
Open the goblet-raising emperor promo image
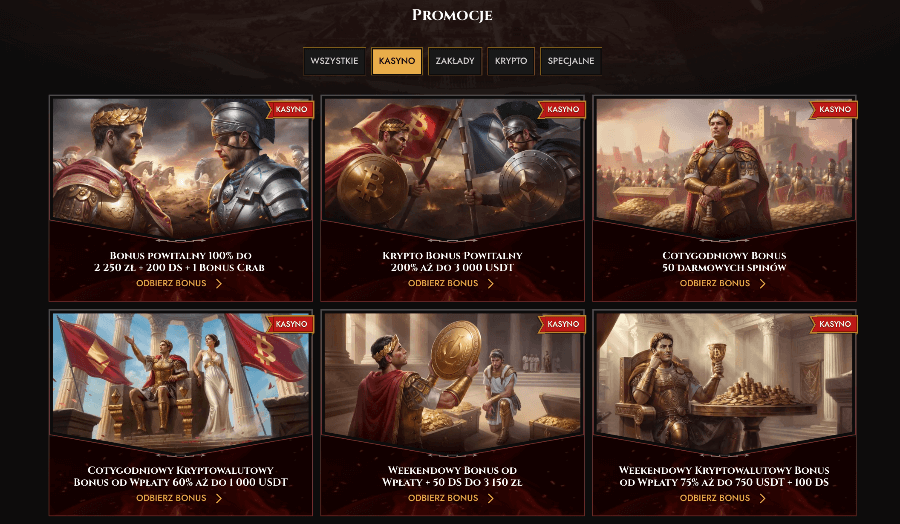coord(723,380)
